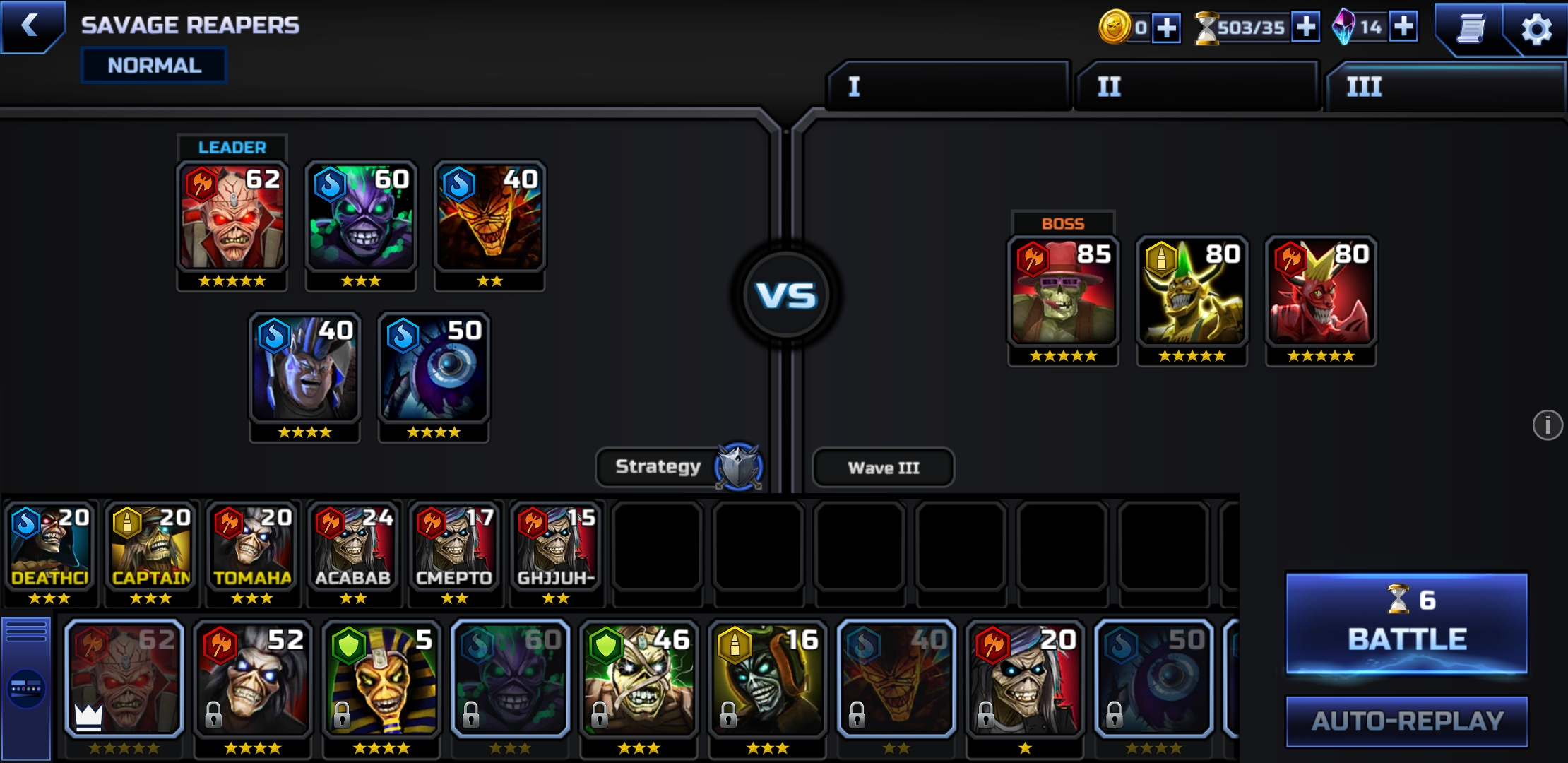Open wave details via the info icon

[x=1546, y=425]
